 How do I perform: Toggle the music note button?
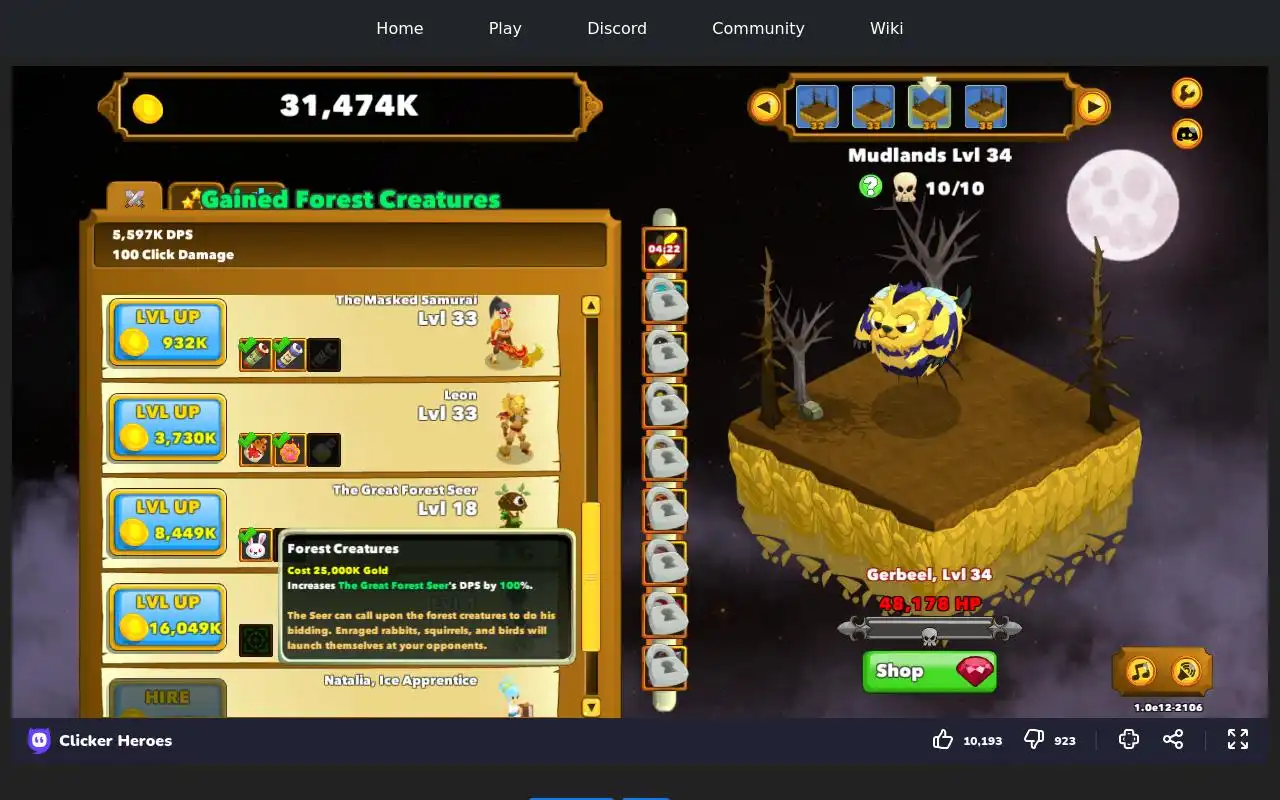coord(1140,671)
